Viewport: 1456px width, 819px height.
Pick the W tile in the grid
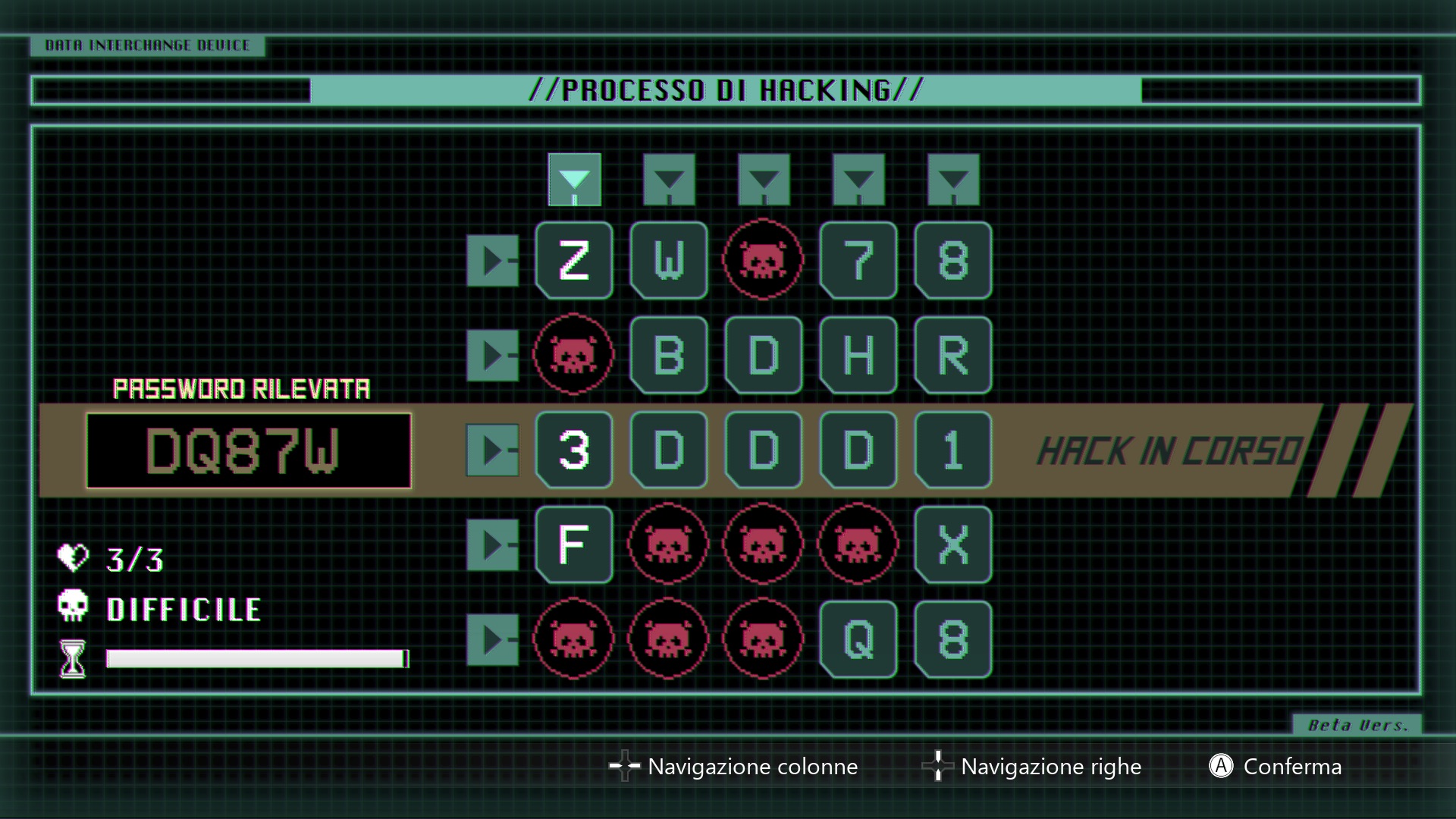pyautogui.click(x=669, y=260)
